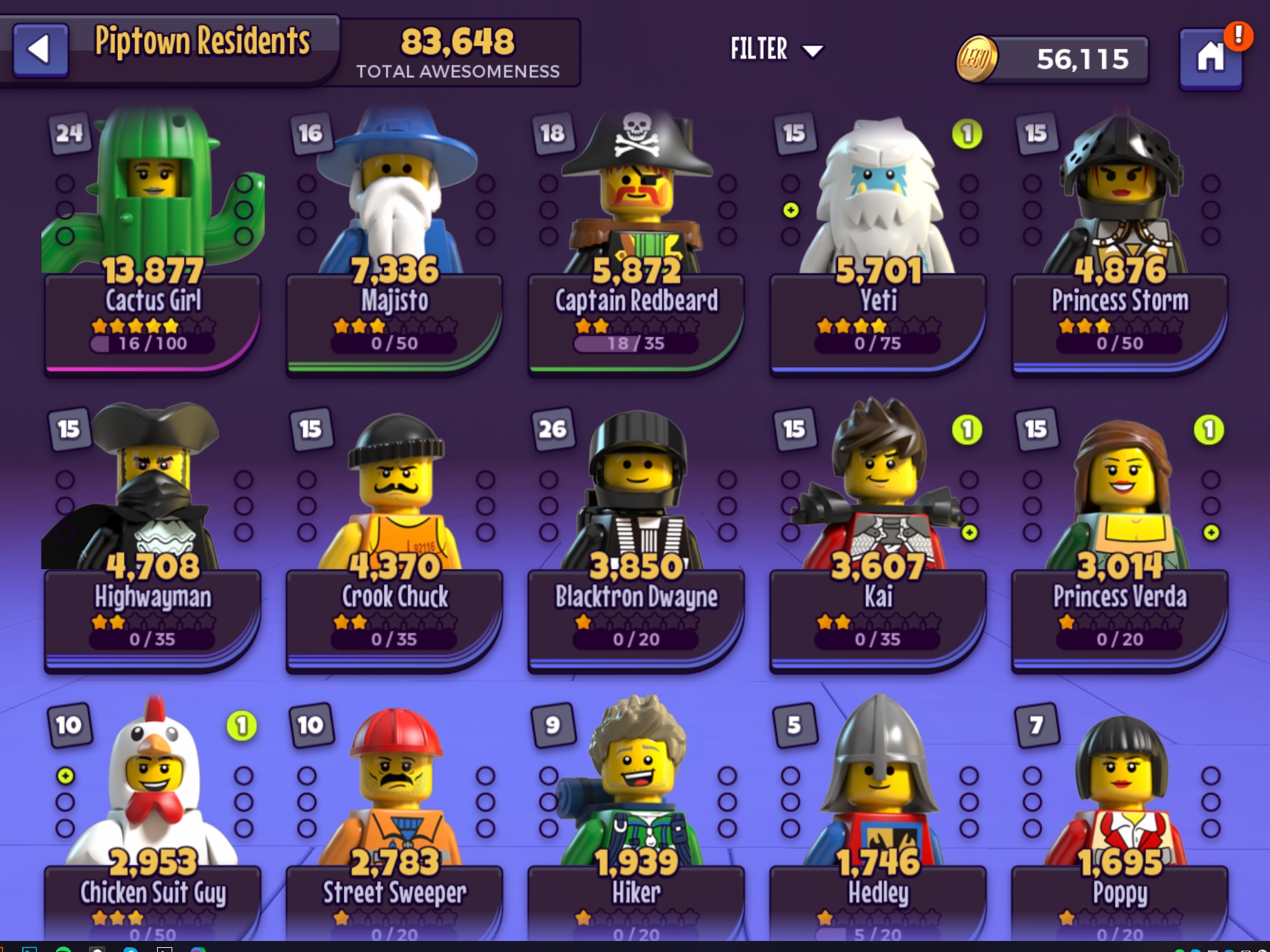Tap the gold coin balance
The width and height of the screenshot is (1270, 952).
point(1054,59)
